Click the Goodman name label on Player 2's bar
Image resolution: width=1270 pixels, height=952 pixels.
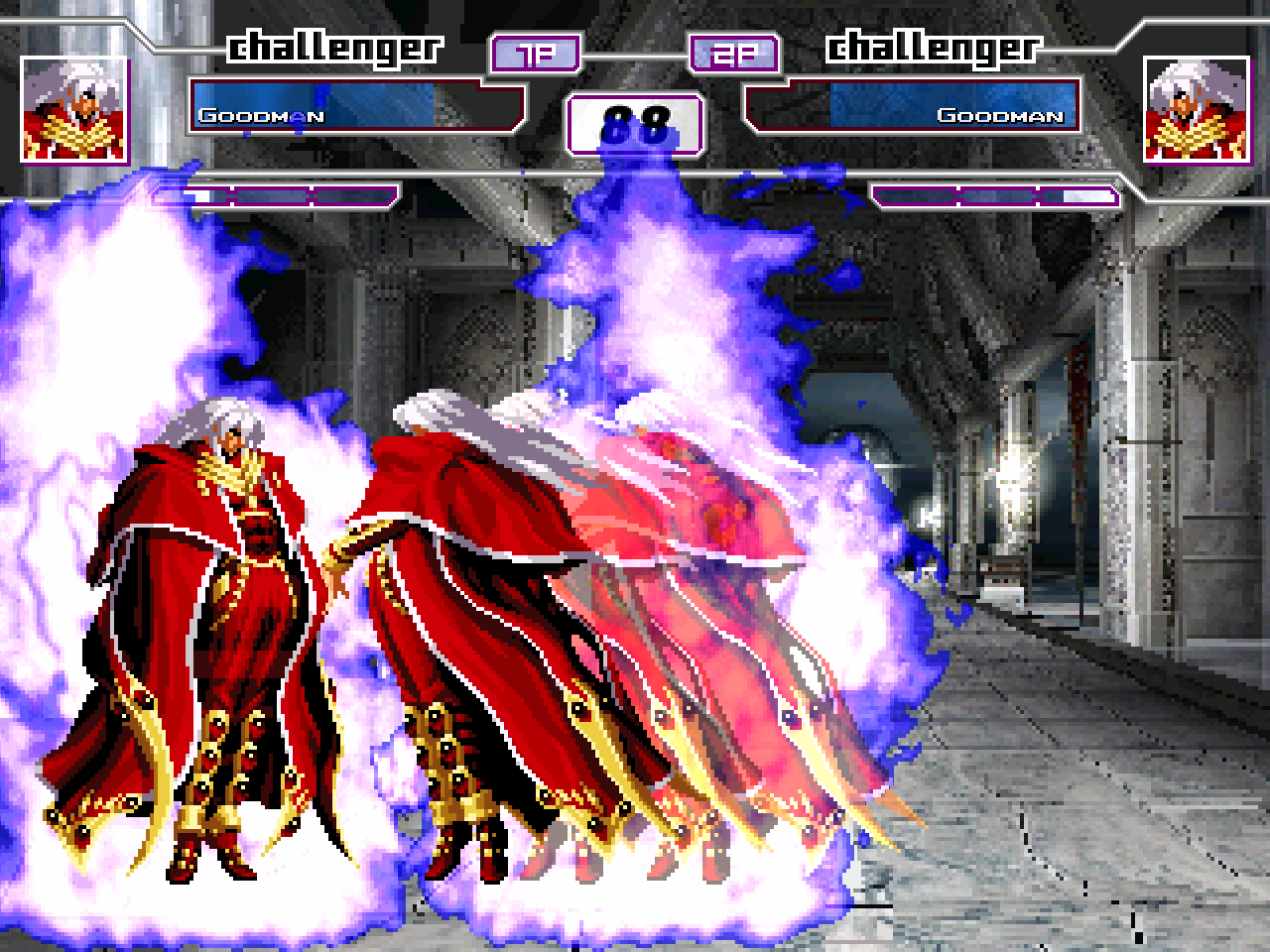point(1005,115)
